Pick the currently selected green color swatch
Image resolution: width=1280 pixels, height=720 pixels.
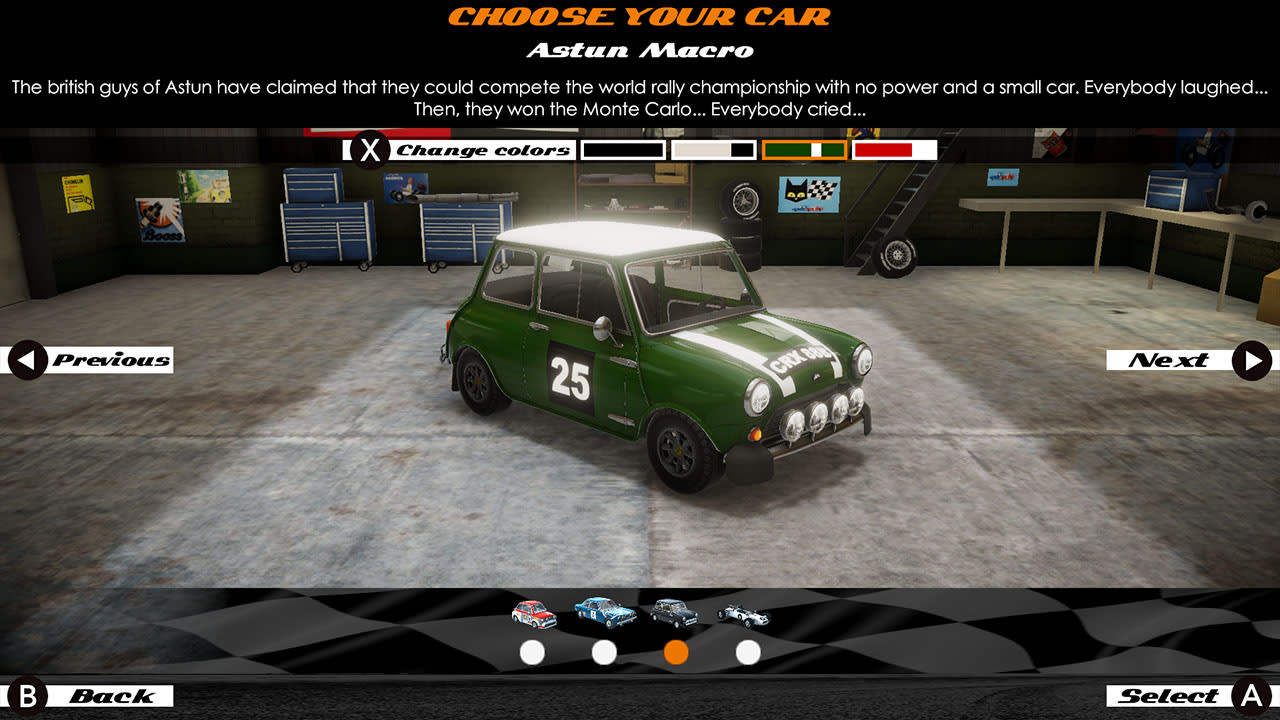[805, 150]
